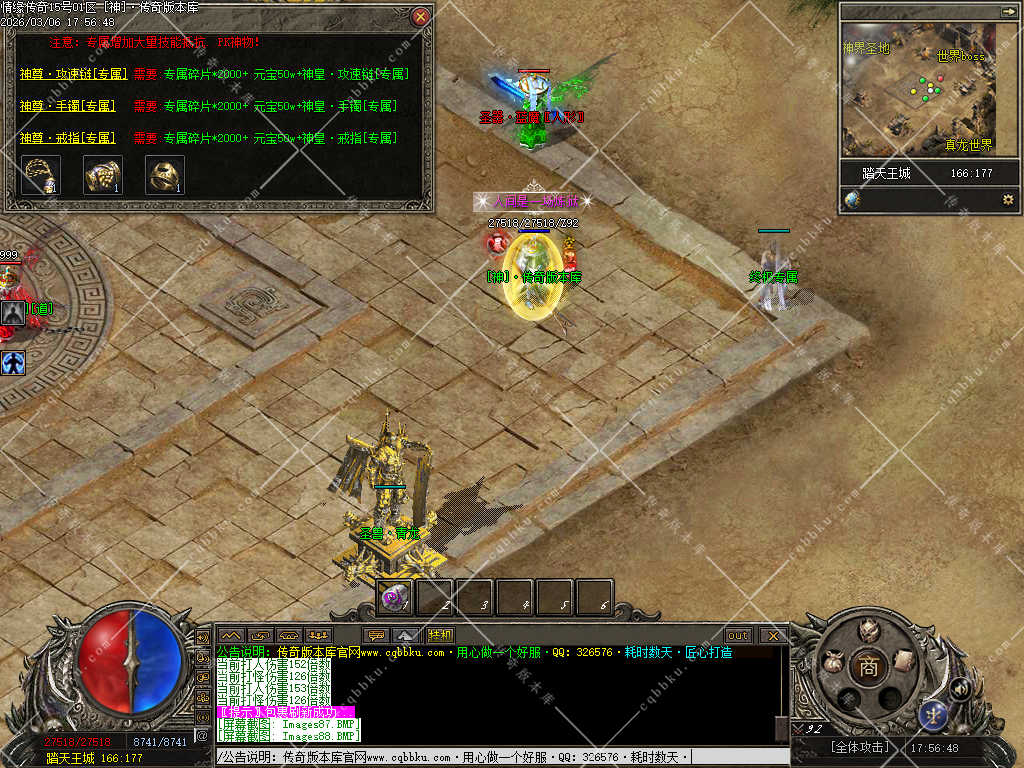Close the chat panel with X
The height and width of the screenshot is (768, 1024).
(773, 635)
